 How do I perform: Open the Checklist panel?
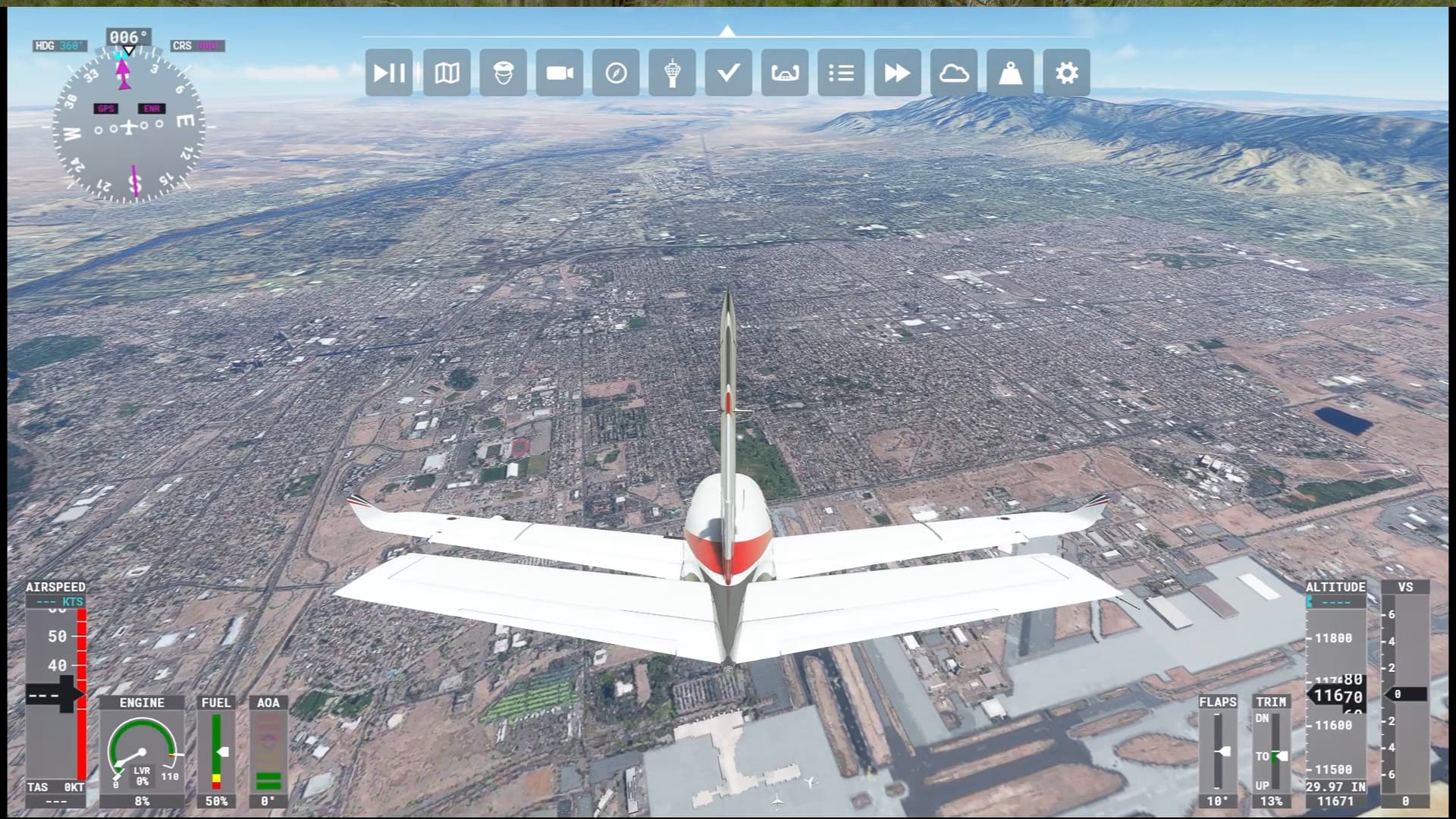[728, 73]
